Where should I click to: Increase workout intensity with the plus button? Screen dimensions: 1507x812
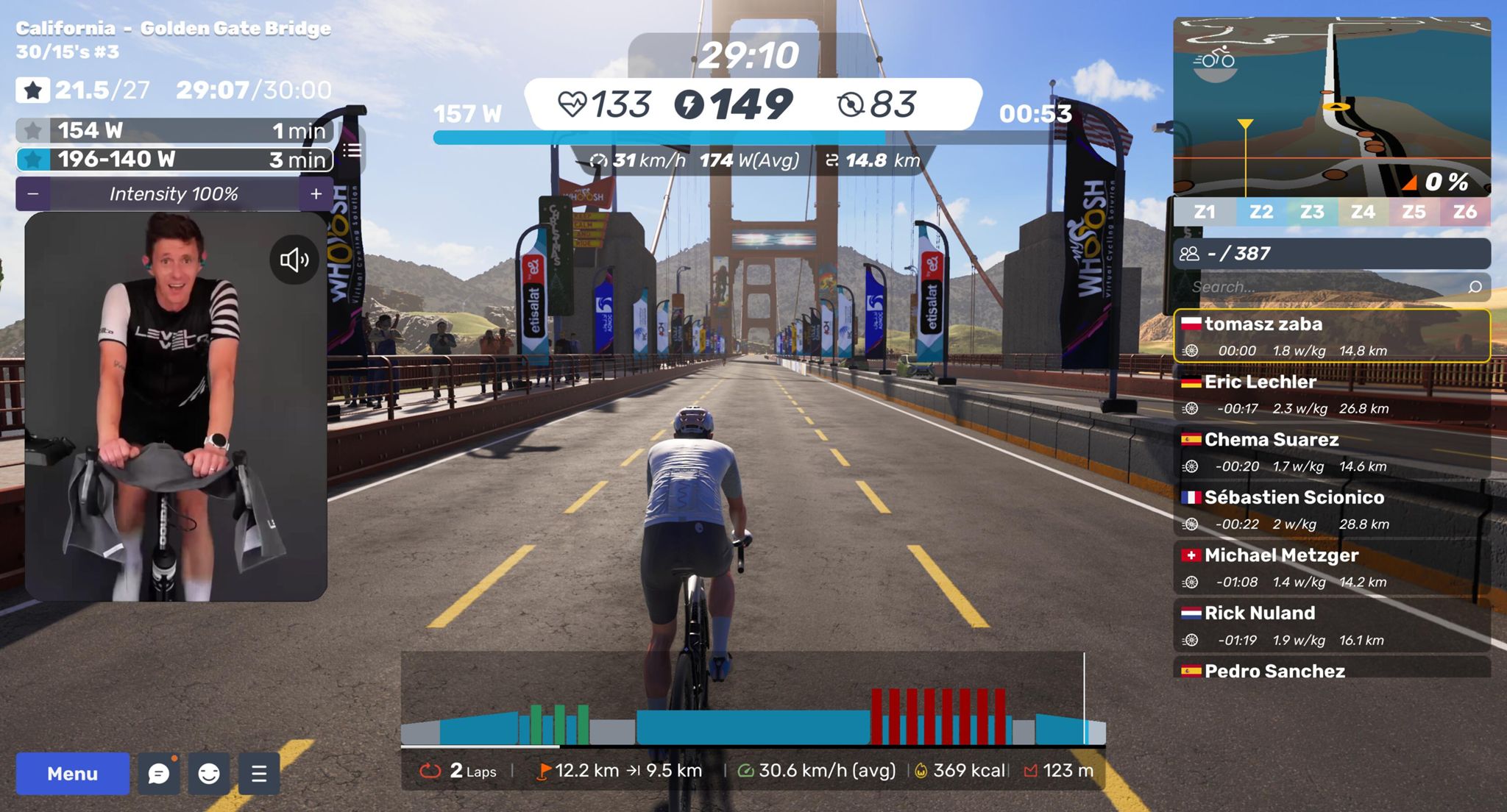coord(316,194)
